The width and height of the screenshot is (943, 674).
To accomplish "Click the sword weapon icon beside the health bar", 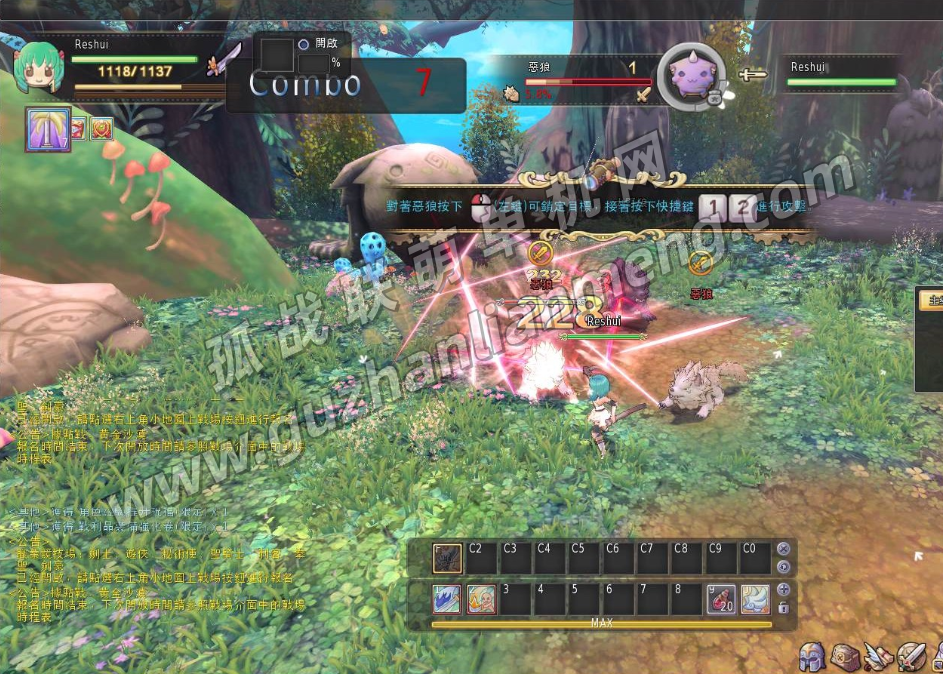I will tap(225, 59).
